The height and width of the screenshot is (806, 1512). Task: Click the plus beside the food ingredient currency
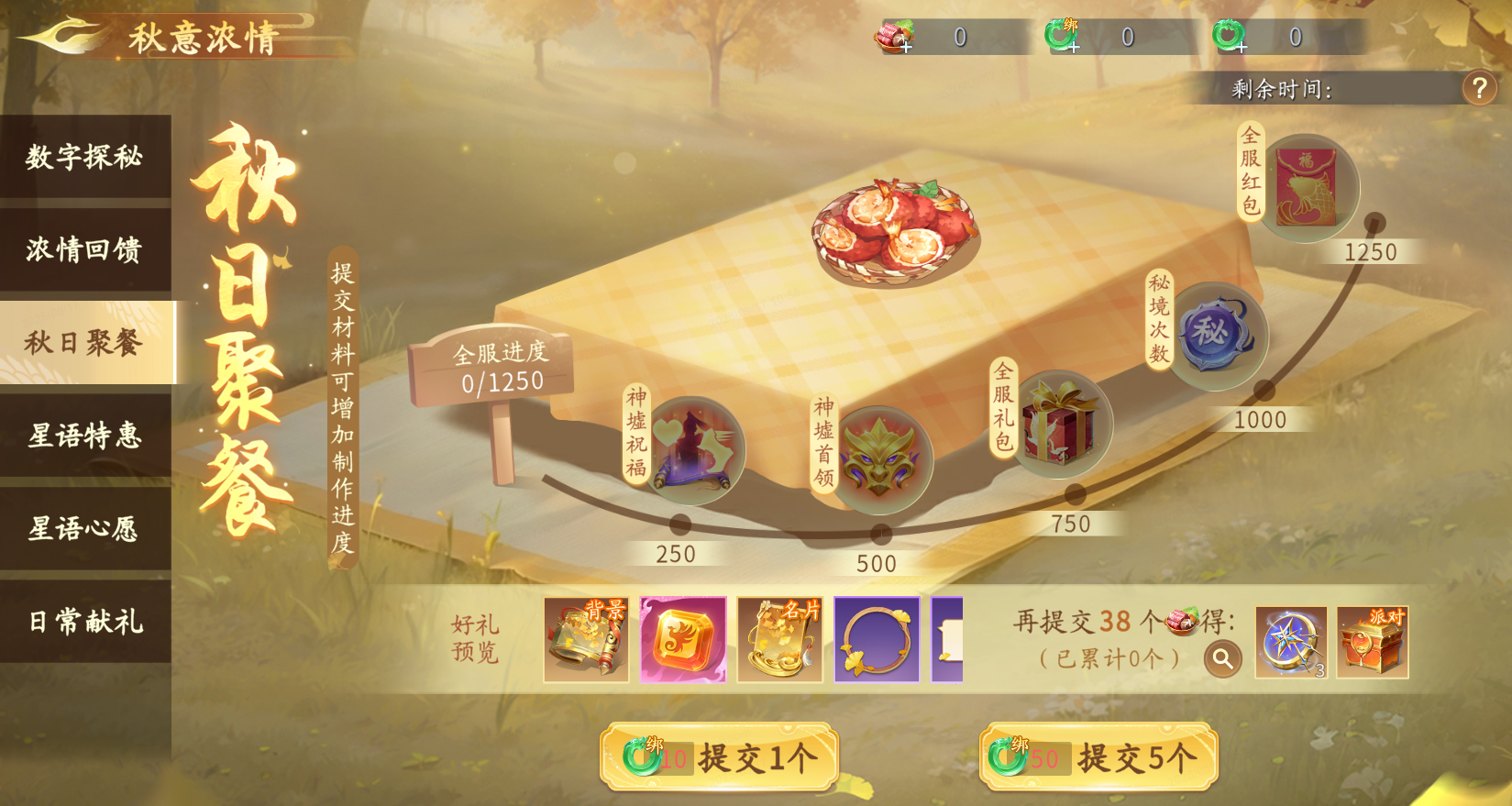point(908,48)
